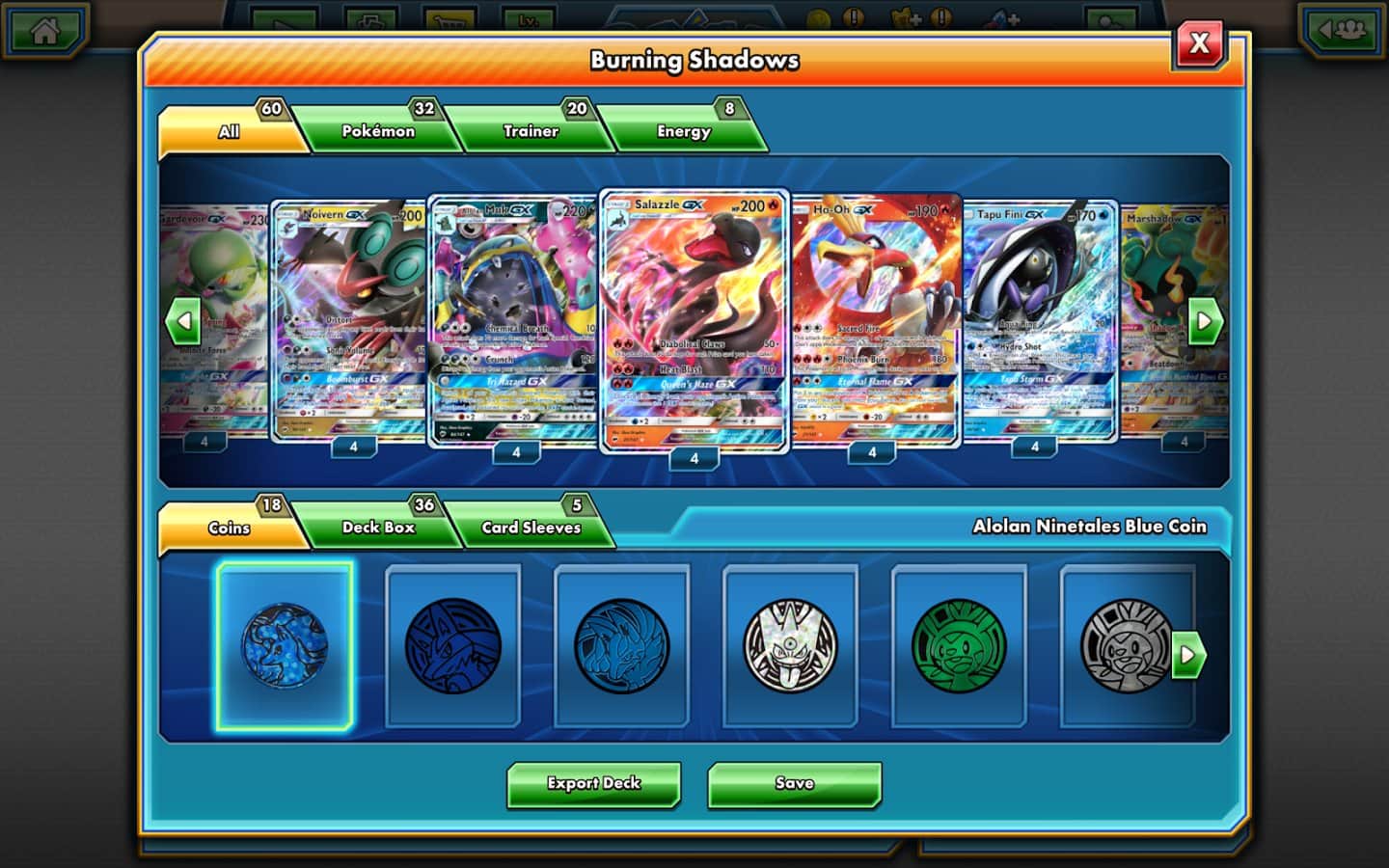Choose the Tapu Fini GX card
1389x868 pixels.
(x=1040, y=318)
